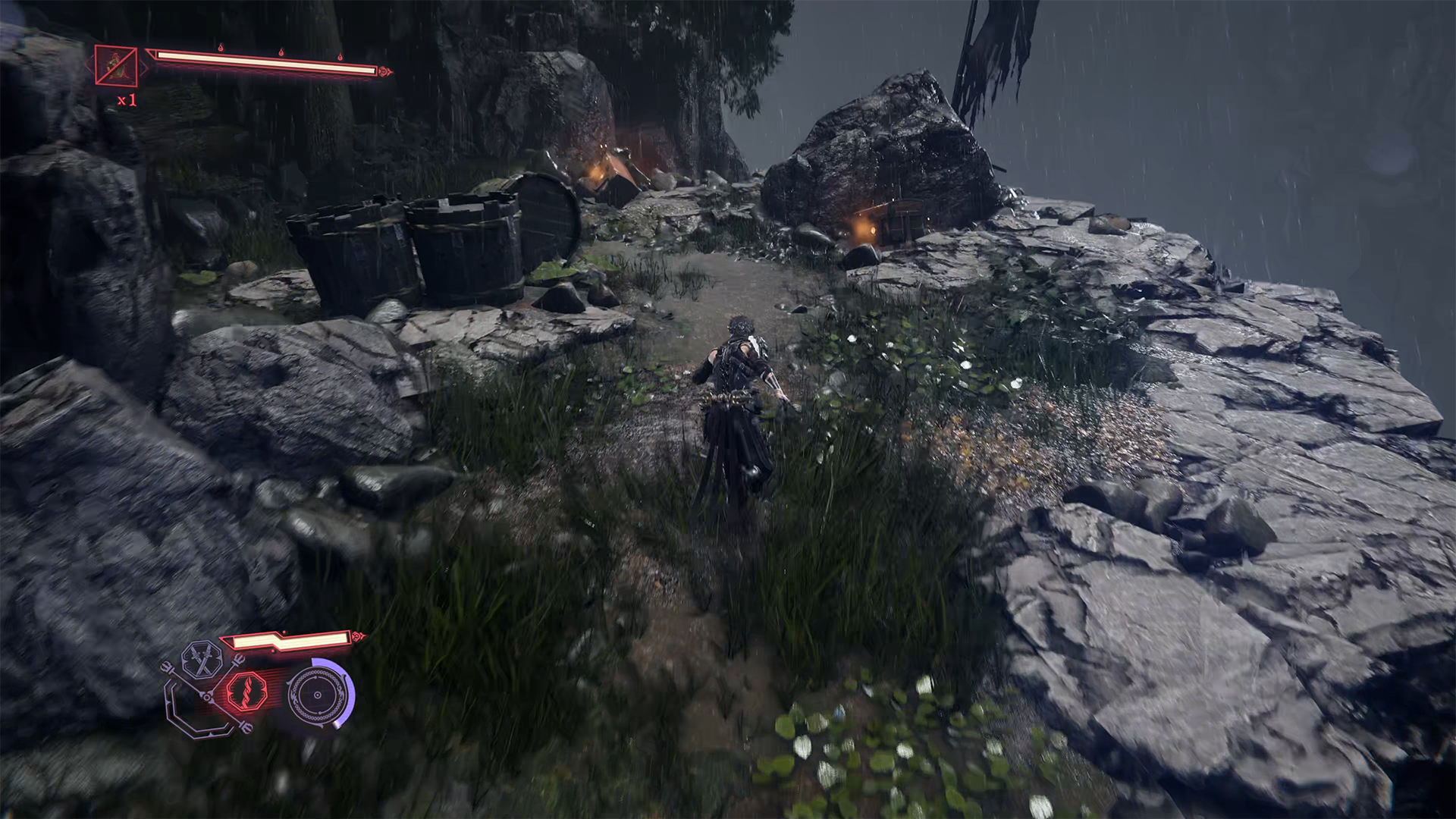The width and height of the screenshot is (1456, 819).
Task: Activate the red twisted flame skill
Action: (246, 692)
